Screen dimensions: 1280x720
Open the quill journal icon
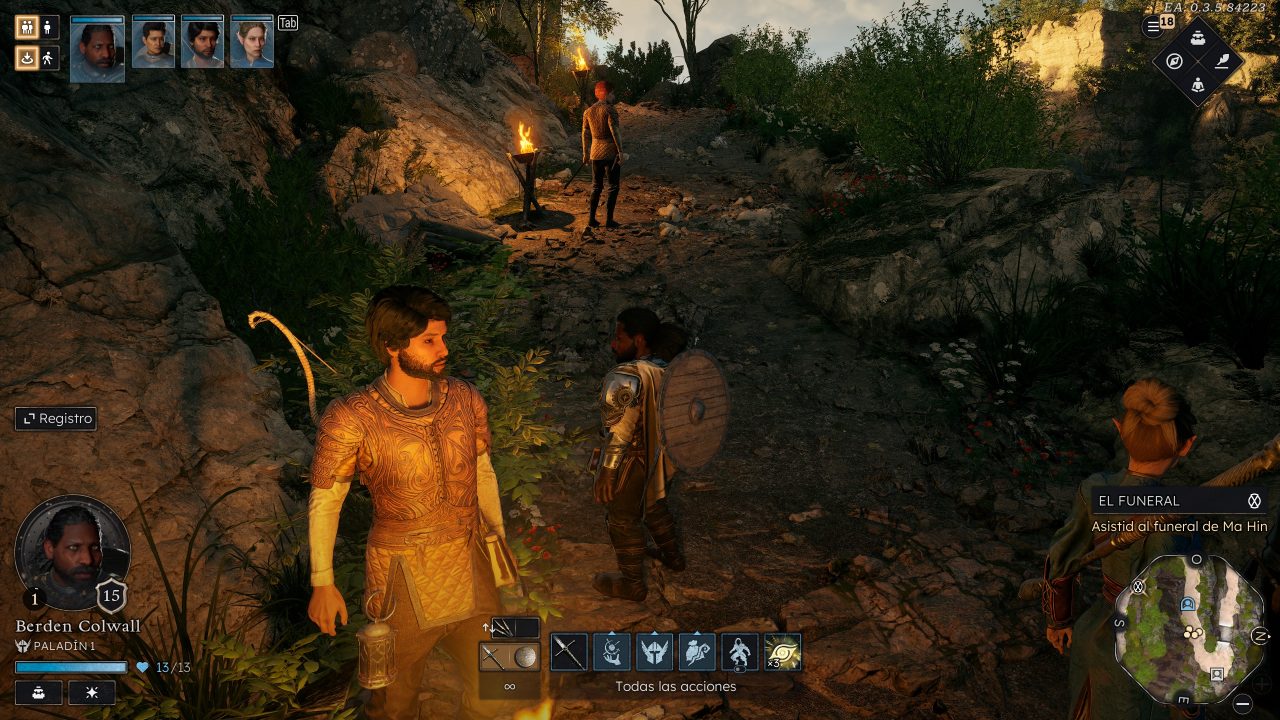(x=1222, y=61)
